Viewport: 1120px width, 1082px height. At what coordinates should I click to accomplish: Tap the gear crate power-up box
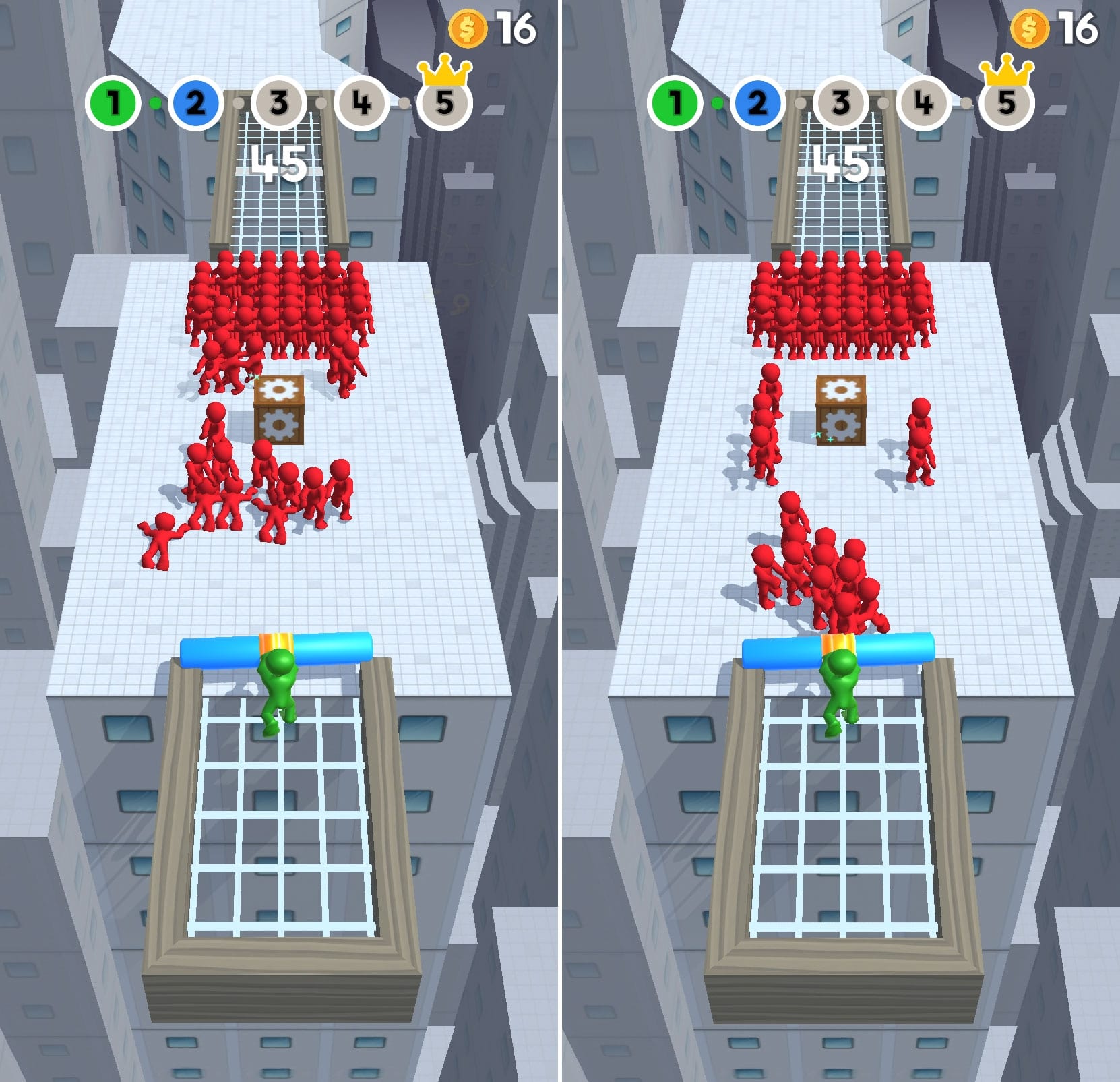point(280,409)
